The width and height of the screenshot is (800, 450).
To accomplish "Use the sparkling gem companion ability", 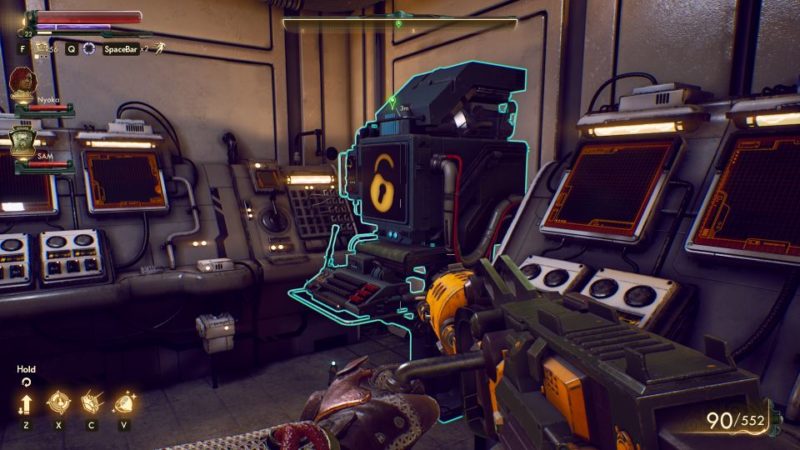I will tap(124, 402).
